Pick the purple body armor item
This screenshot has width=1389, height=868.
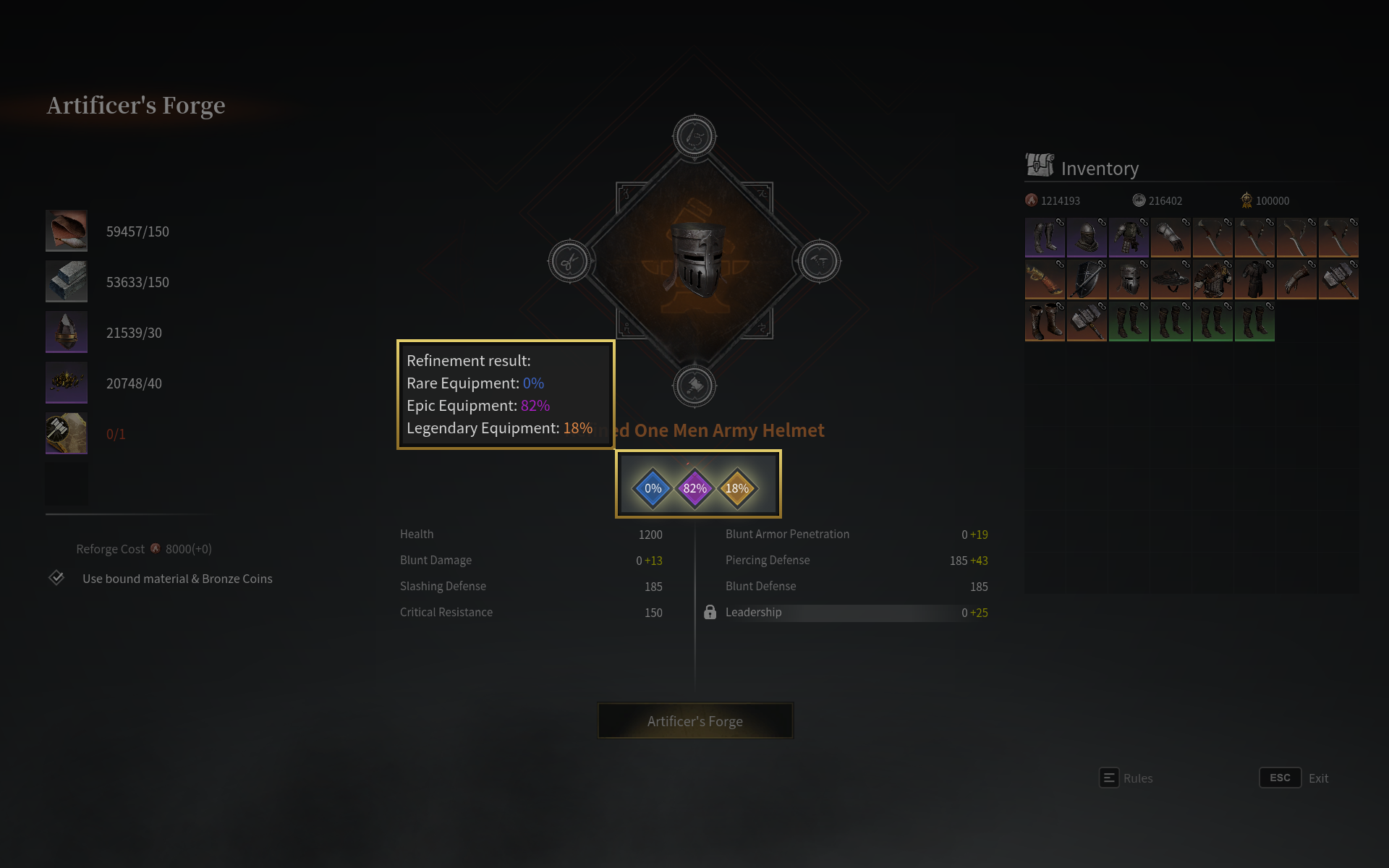pos(1129,237)
